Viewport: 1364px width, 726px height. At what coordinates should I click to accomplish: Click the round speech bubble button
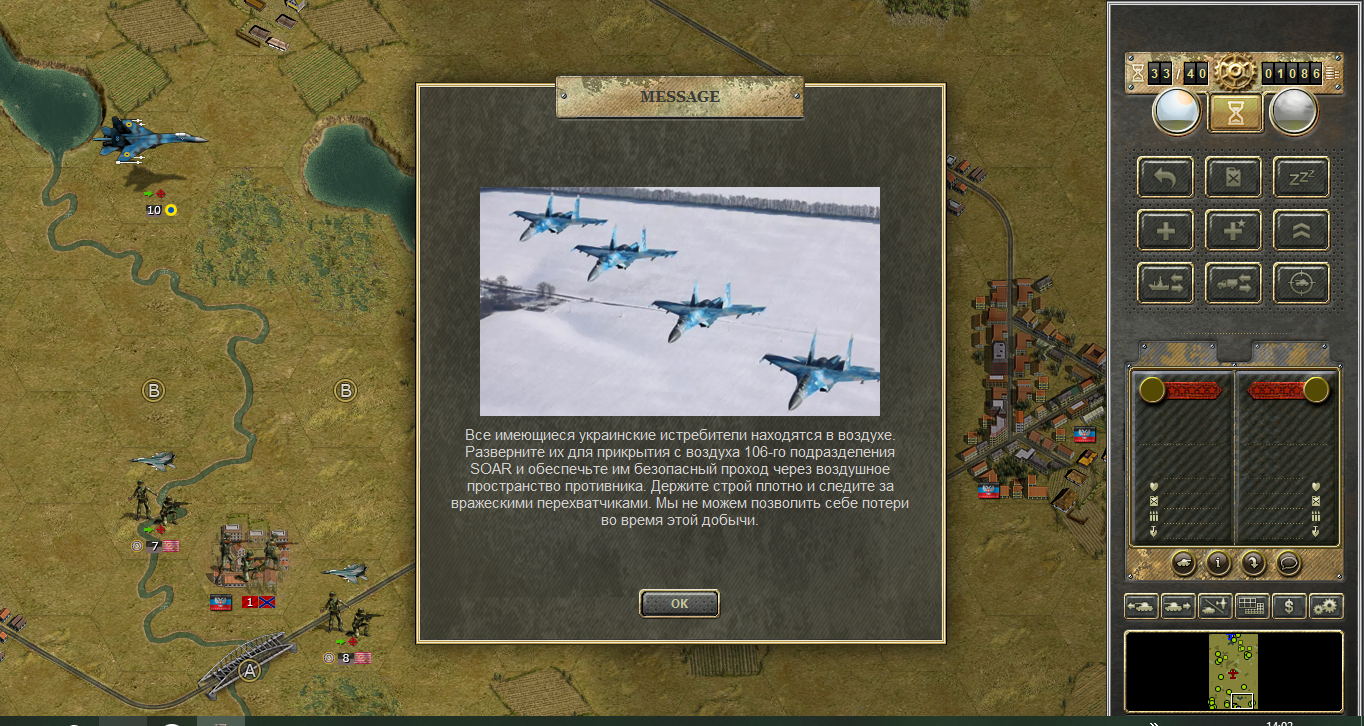click(x=1288, y=563)
